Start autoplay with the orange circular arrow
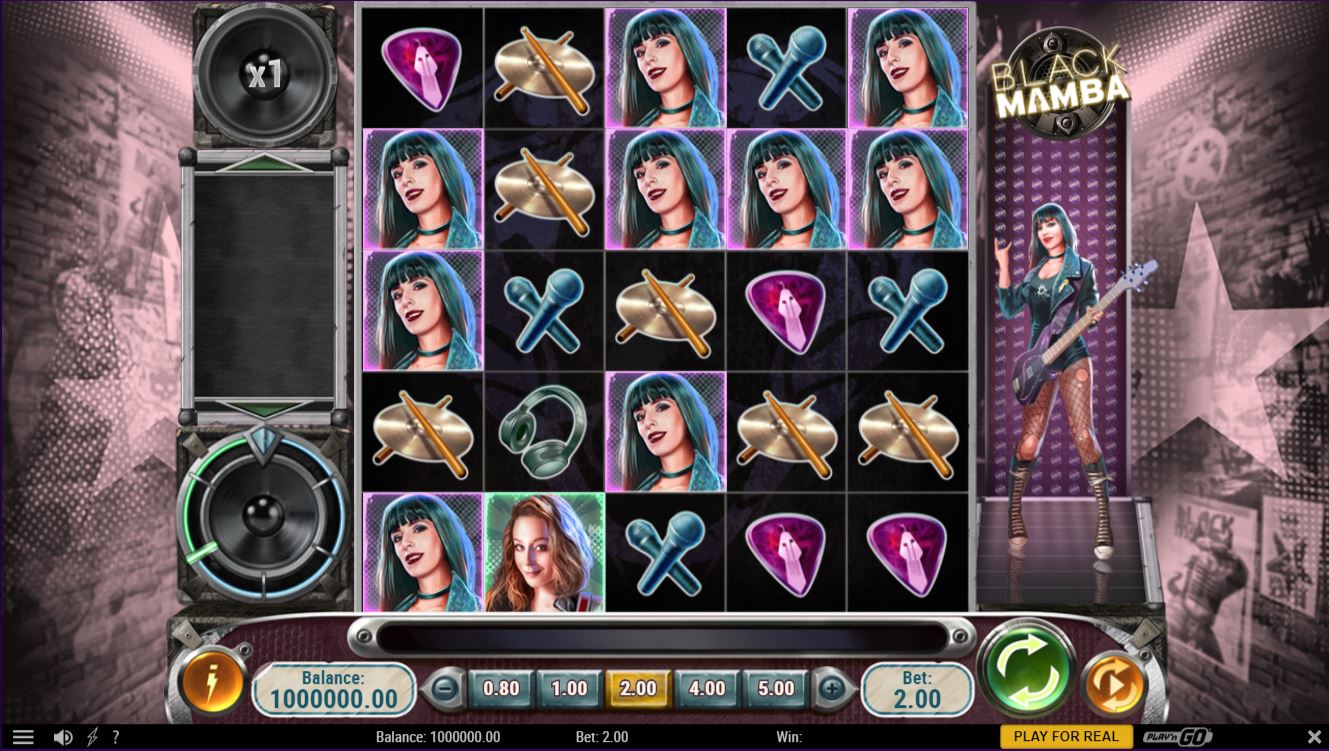Image resolution: width=1329 pixels, height=751 pixels. (x=1114, y=684)
